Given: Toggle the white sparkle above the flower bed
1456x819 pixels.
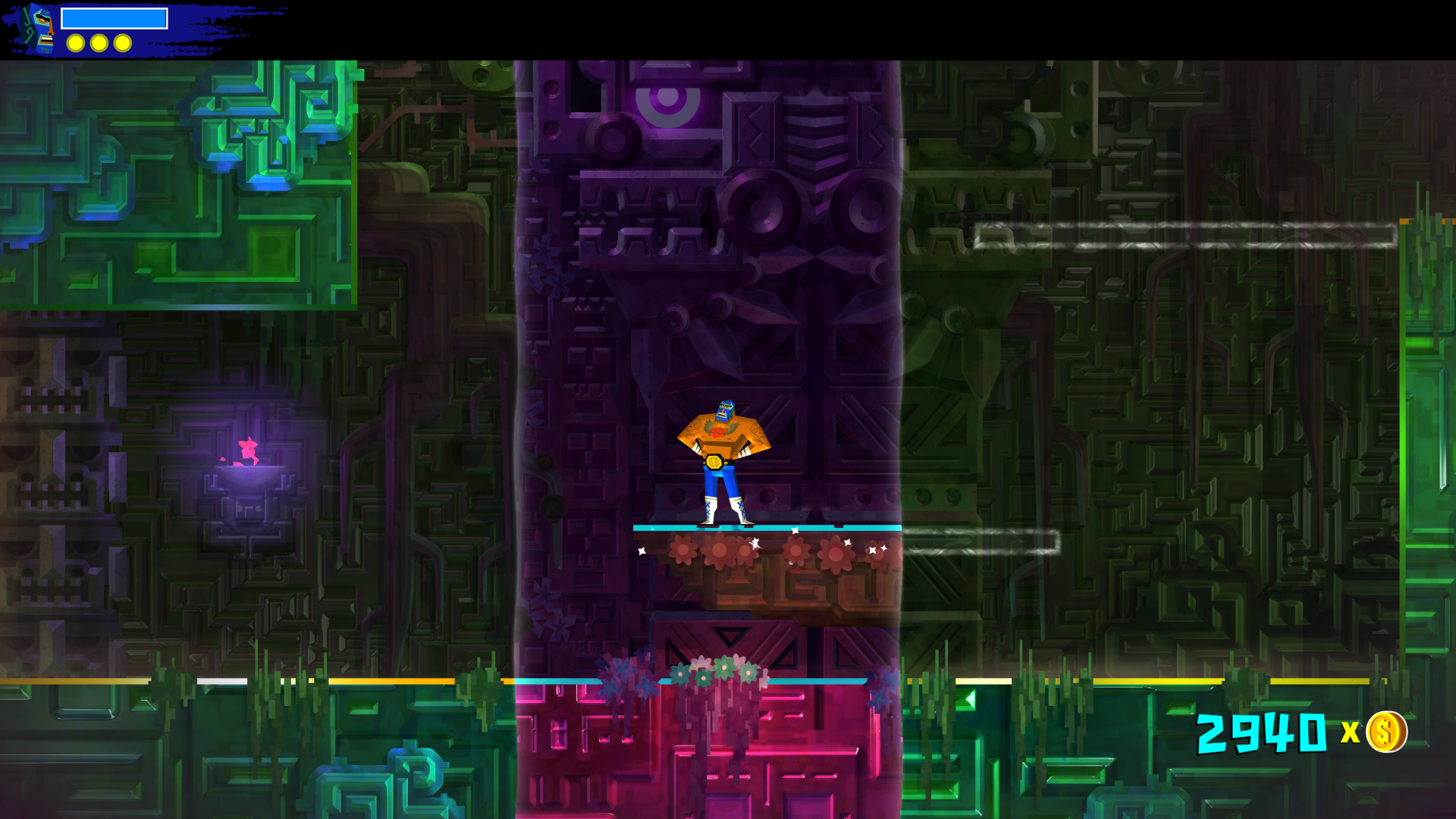Looking at the screenshot, I should tap(795, 531).
